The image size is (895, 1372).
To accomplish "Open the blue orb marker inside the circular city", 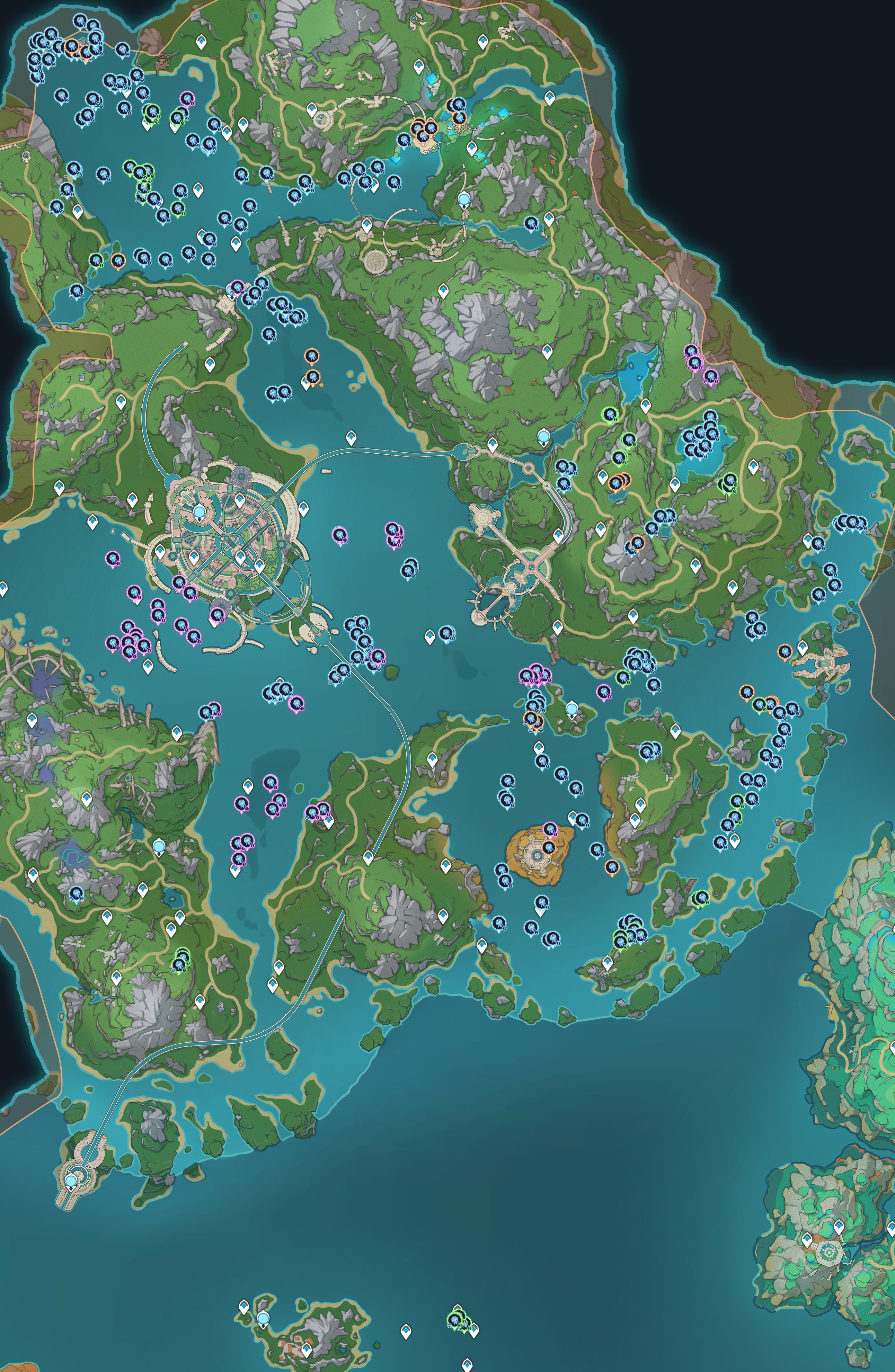I will (200, 511).
